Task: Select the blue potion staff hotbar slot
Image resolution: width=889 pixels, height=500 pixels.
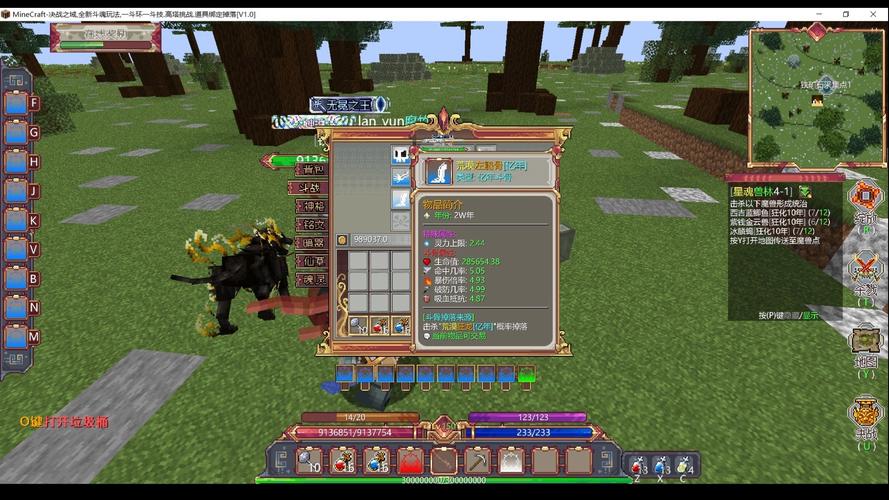Action: click(377, 460)
